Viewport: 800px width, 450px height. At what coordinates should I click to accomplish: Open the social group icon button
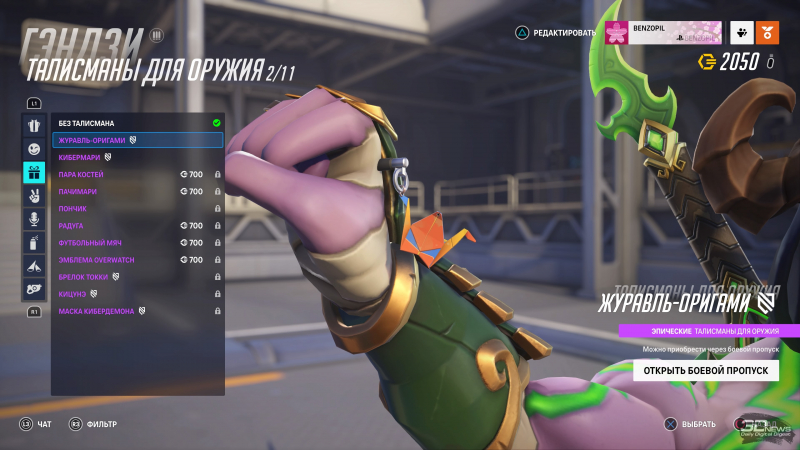pos(741,32)
